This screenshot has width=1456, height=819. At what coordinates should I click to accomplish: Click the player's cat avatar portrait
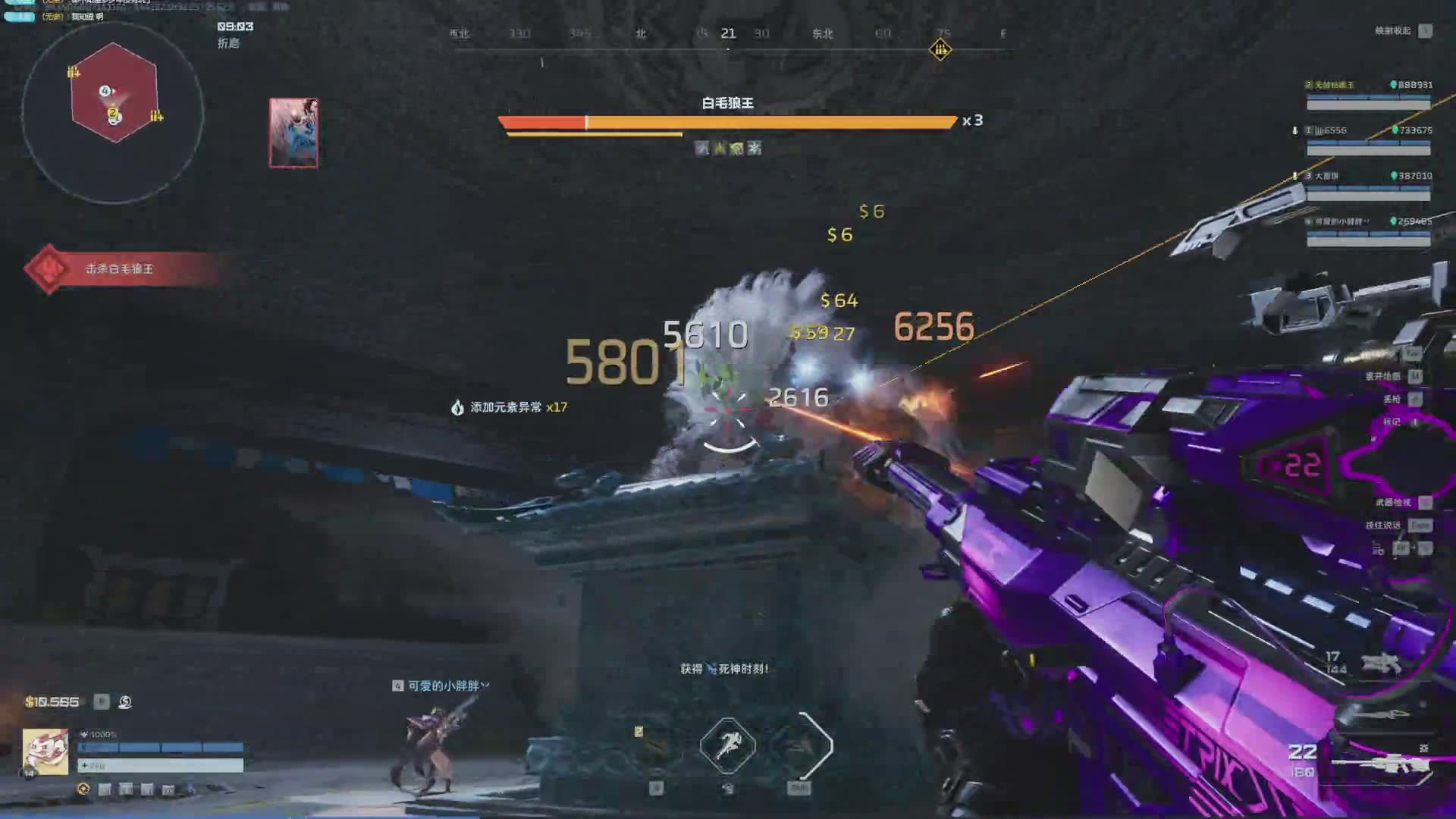pos(45,752)
